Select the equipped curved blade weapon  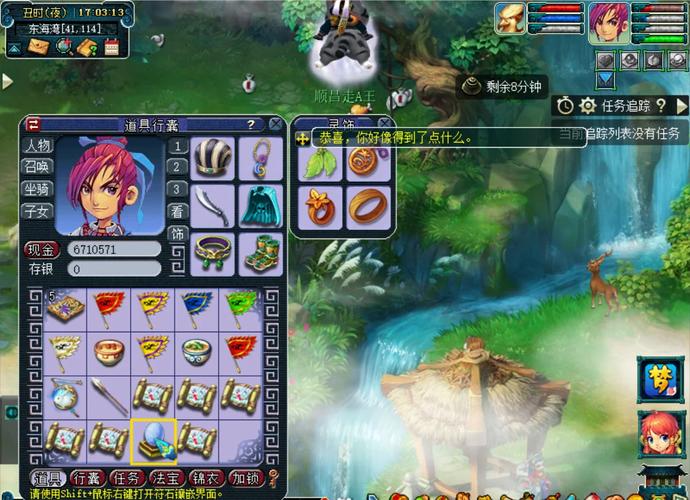tap(212, 207)
